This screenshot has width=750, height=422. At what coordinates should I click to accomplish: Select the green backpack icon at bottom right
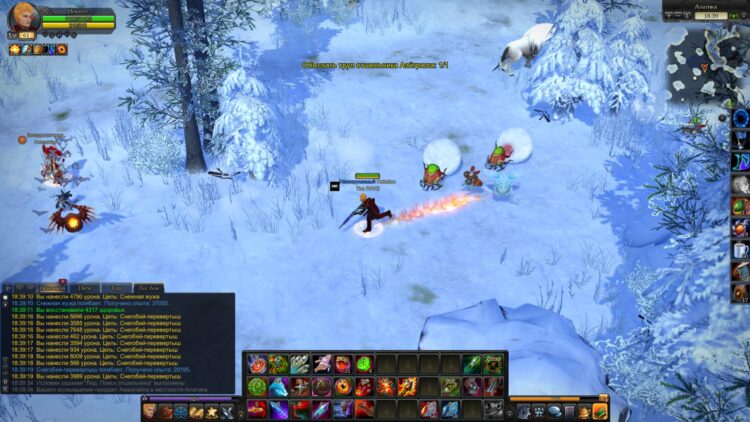[599, 411]
